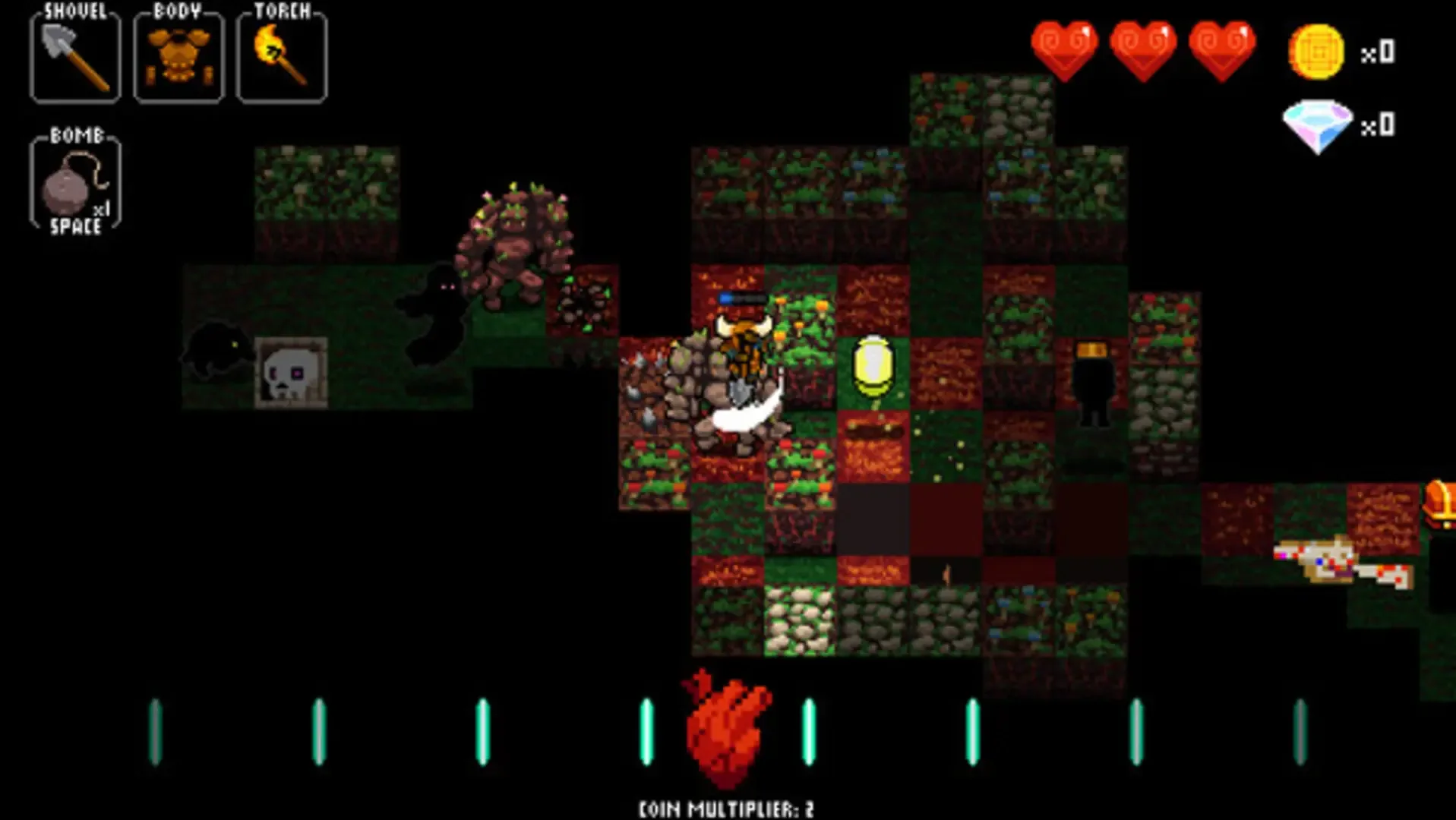Select the skeleton sarcophagus tile
This screenshot has height=820, width=1456.
[292, 373]
